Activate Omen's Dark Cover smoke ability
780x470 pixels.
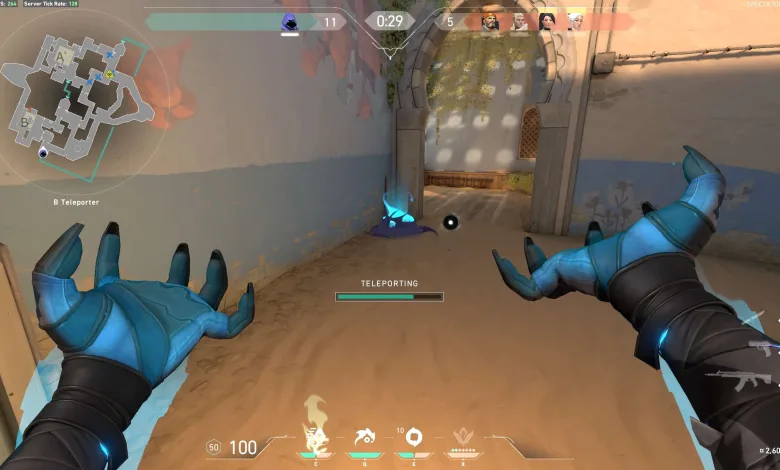412,438
